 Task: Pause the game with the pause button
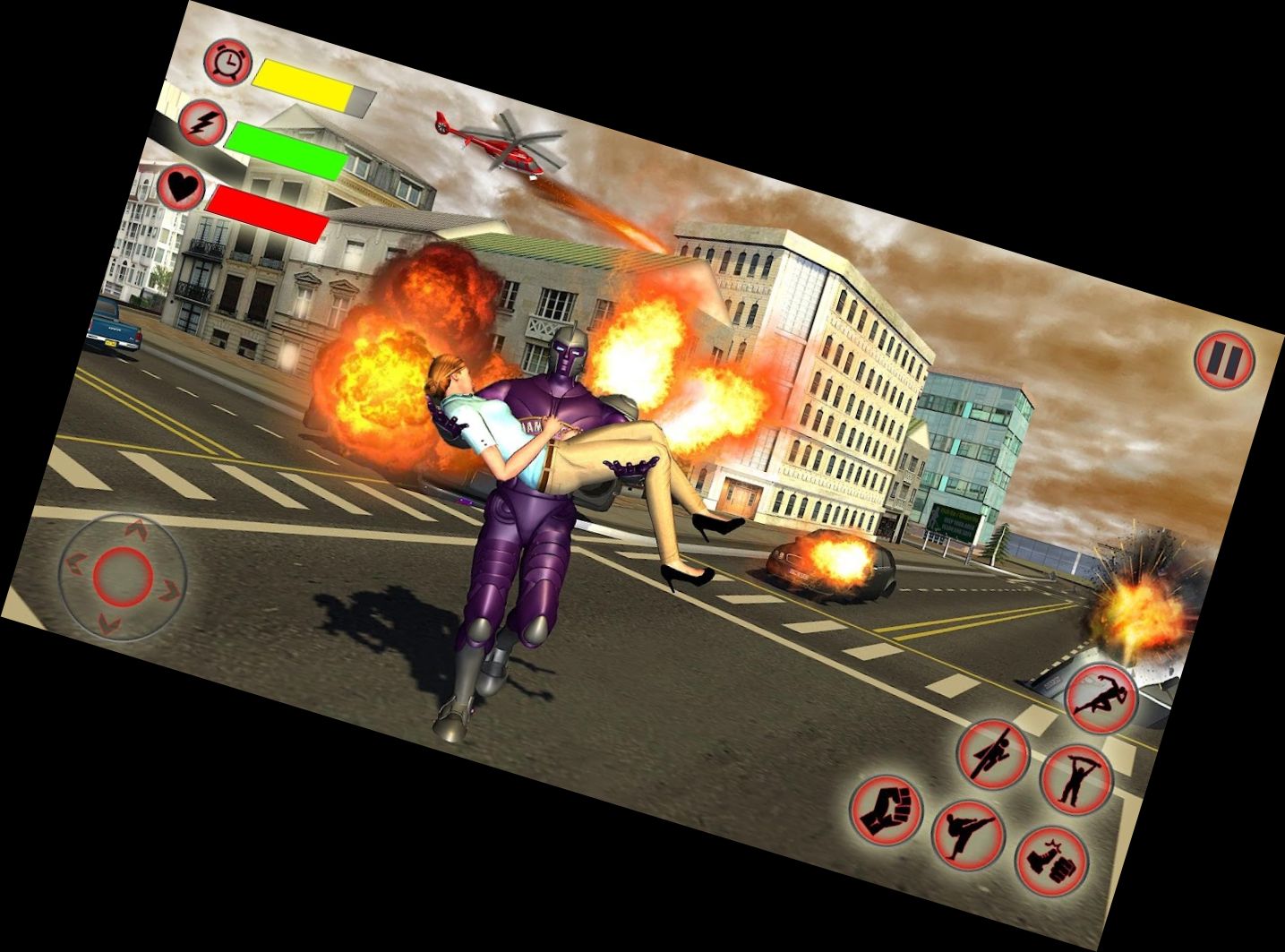pos(1225,360)
